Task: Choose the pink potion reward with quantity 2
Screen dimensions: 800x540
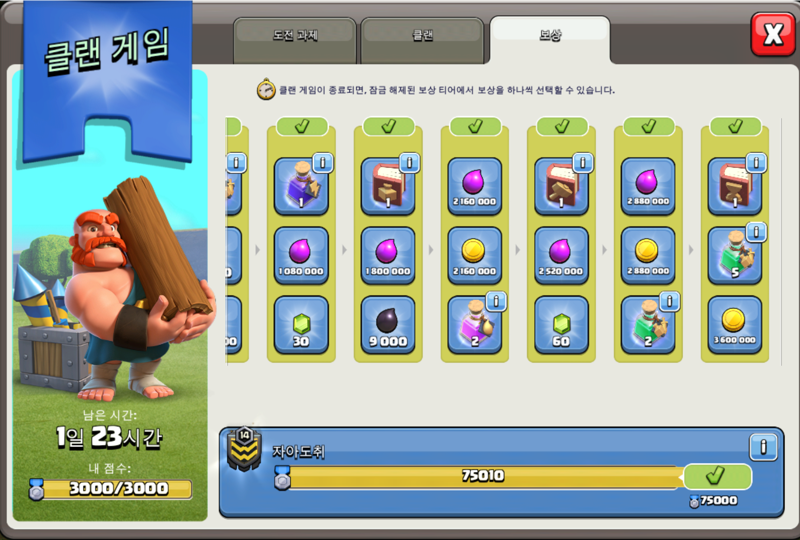Action: [x=475, y=324]
